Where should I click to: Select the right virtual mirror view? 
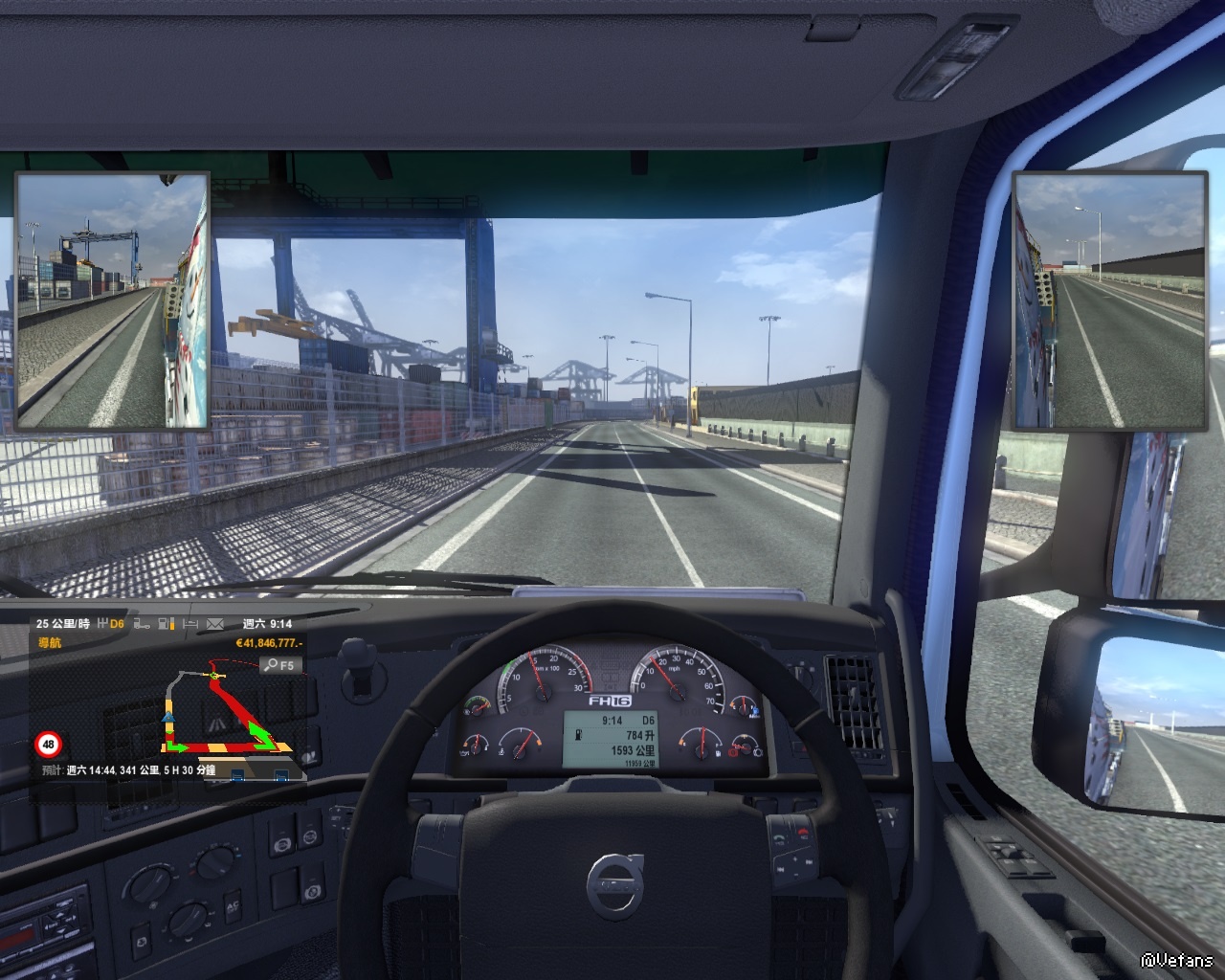(1109, 301)
